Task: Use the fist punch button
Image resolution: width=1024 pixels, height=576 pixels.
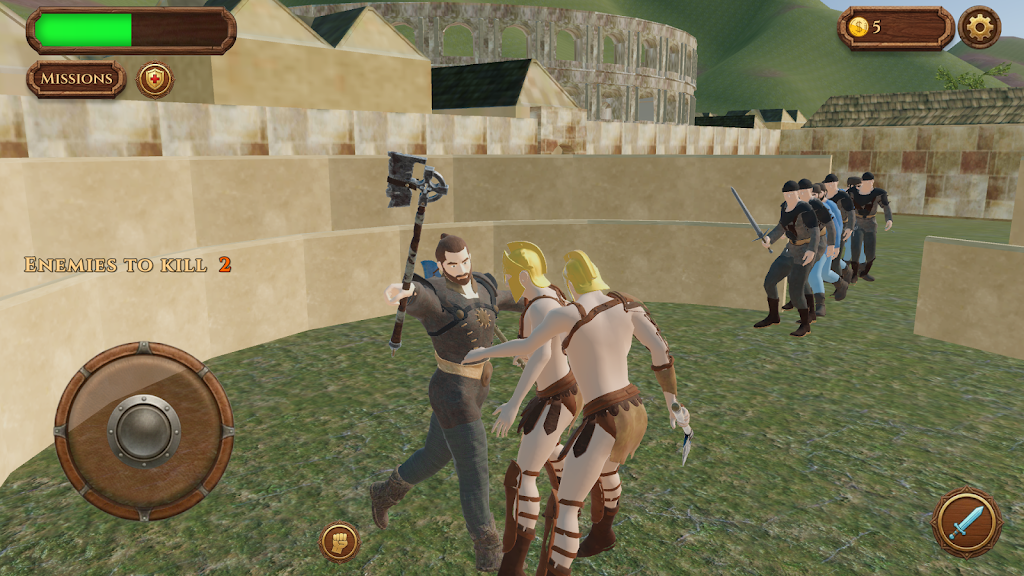Action: (340, 542)
